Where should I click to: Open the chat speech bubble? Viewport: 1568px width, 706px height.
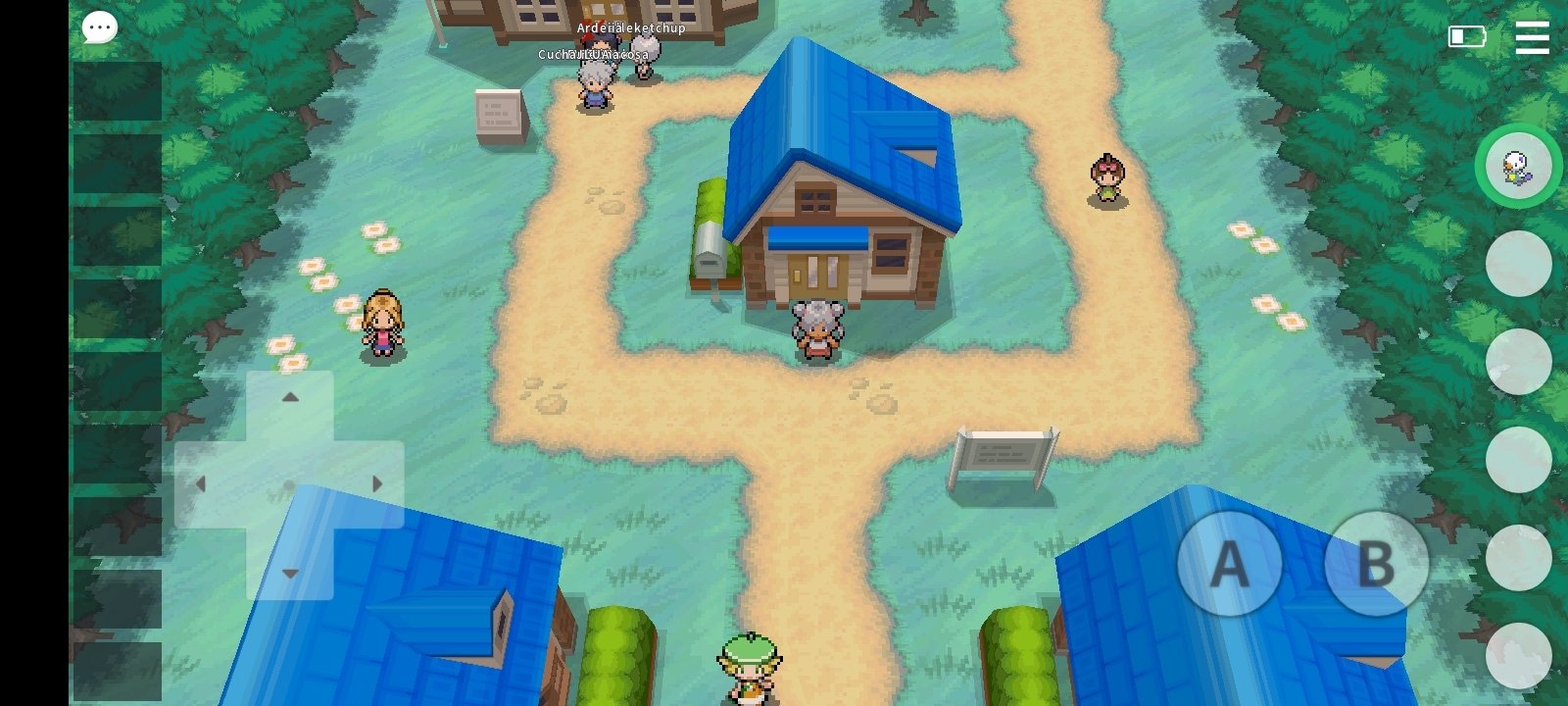click(99, 27)
